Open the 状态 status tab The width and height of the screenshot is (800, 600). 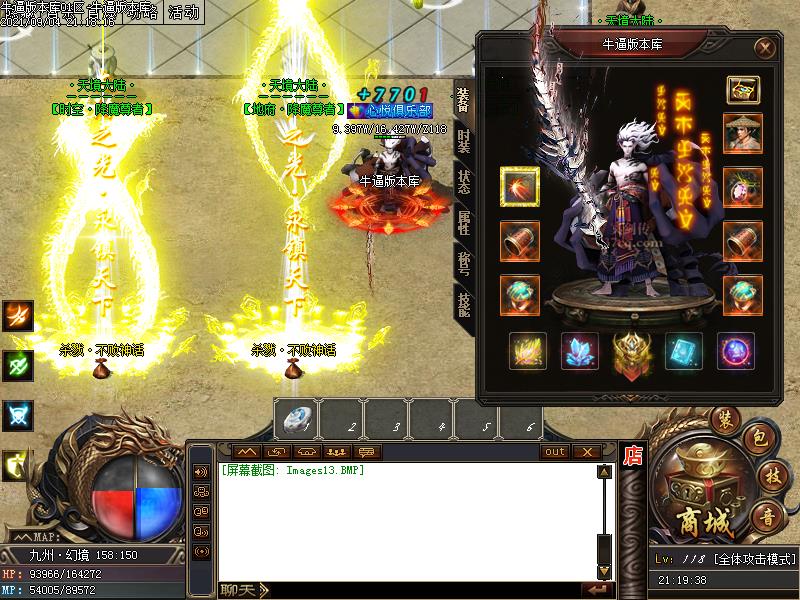click(464, 182)
